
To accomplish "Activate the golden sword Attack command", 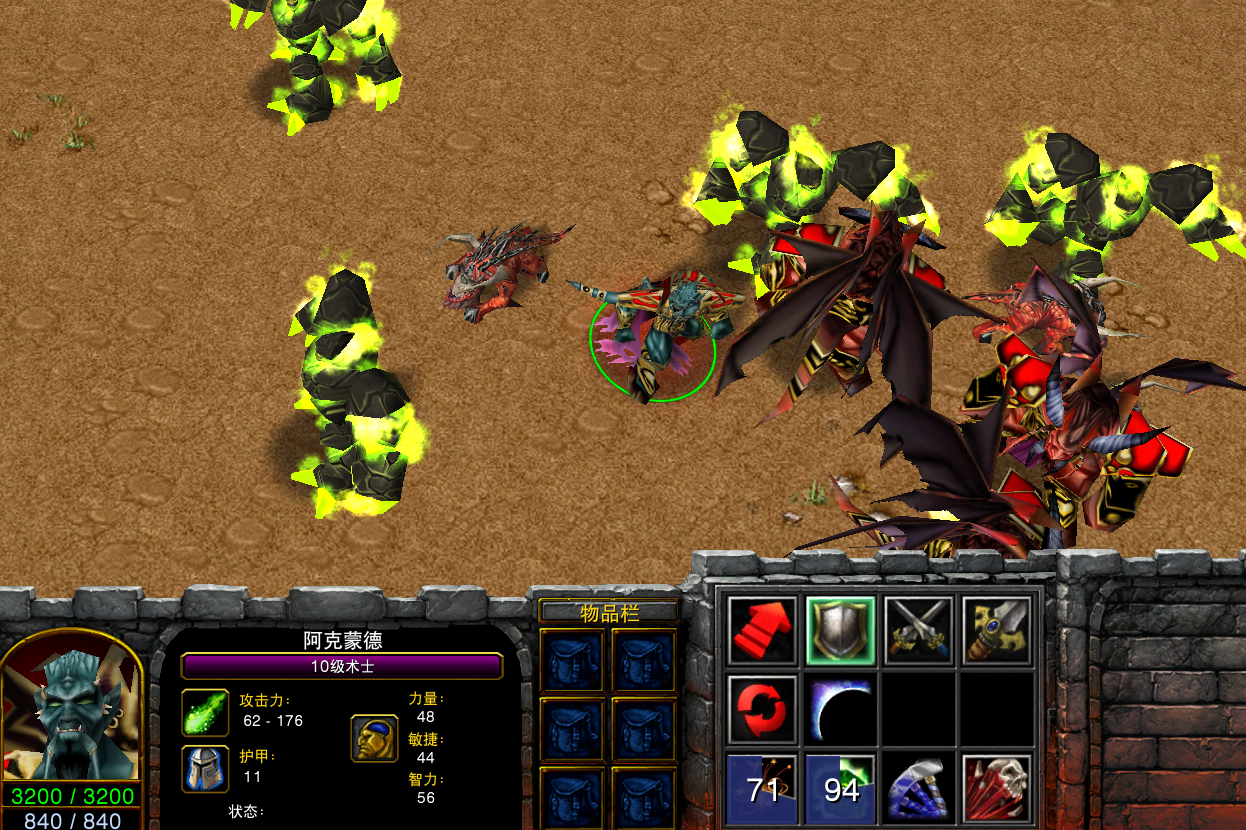I will pos(997,631).
